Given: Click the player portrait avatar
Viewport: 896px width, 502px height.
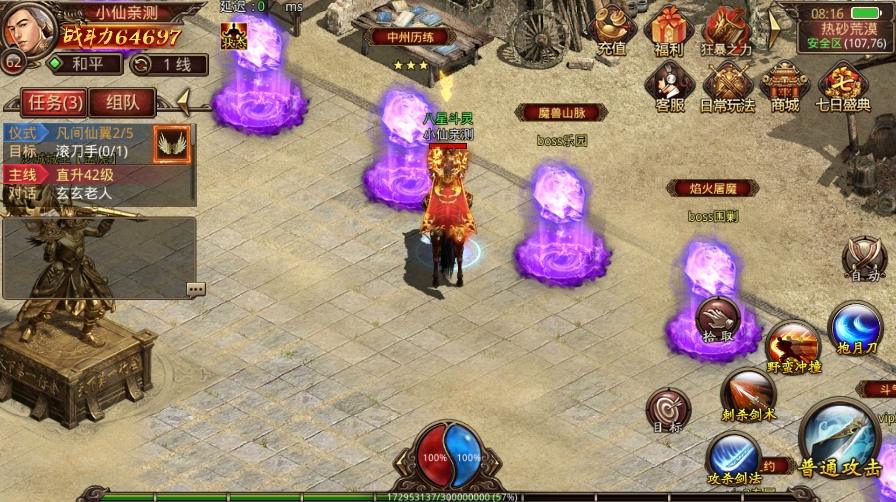Looking at the screenshot, I should click(x=28, y=28).
